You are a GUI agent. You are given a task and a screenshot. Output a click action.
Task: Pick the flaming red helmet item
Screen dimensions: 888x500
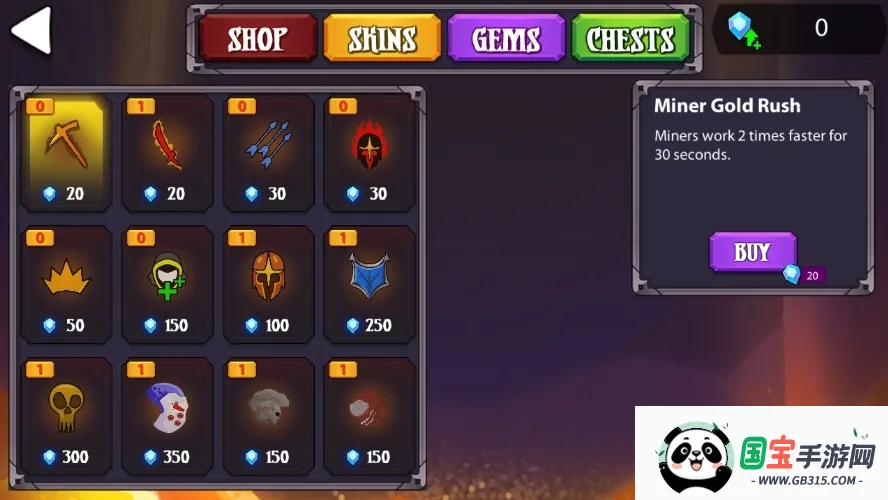pos(369,153)
